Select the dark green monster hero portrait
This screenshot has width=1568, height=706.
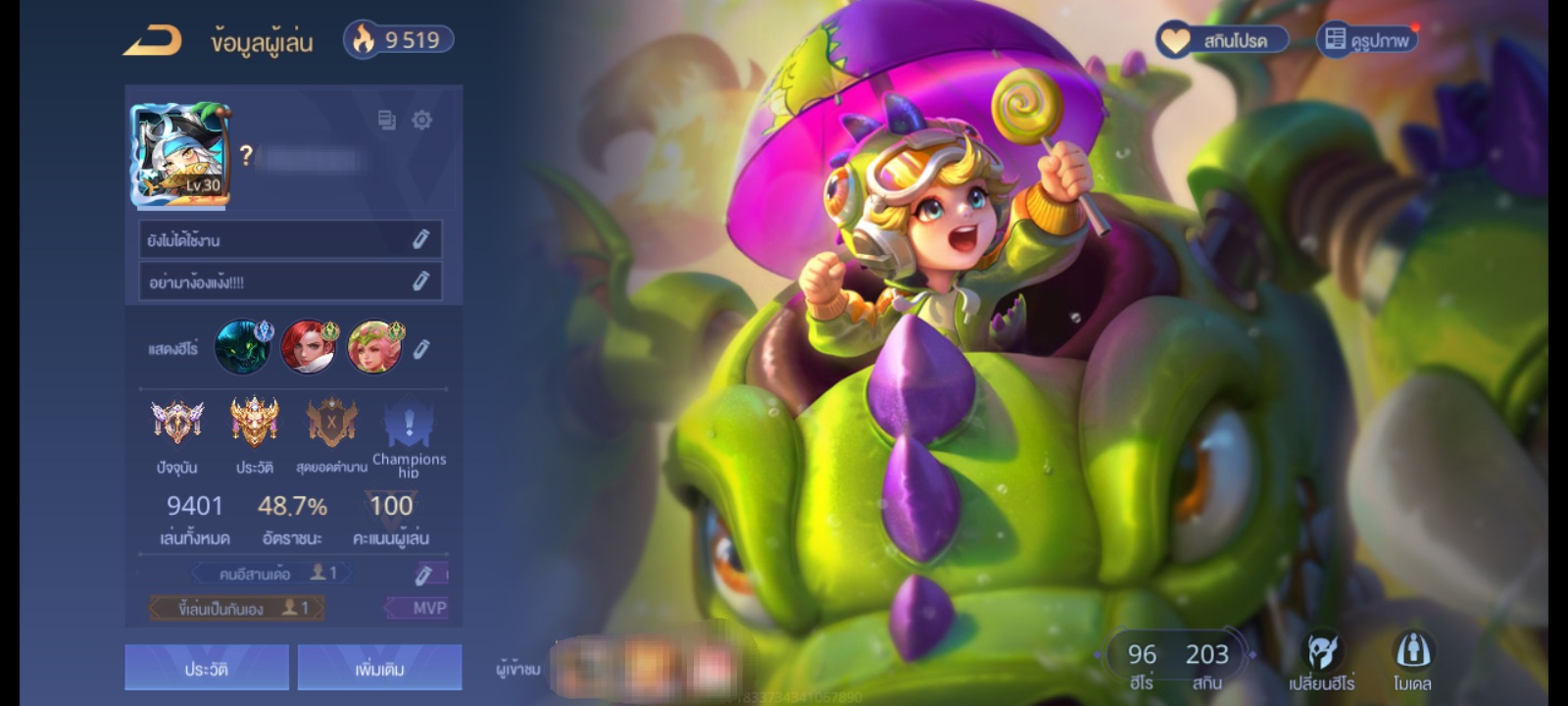[x=242, y=347]
